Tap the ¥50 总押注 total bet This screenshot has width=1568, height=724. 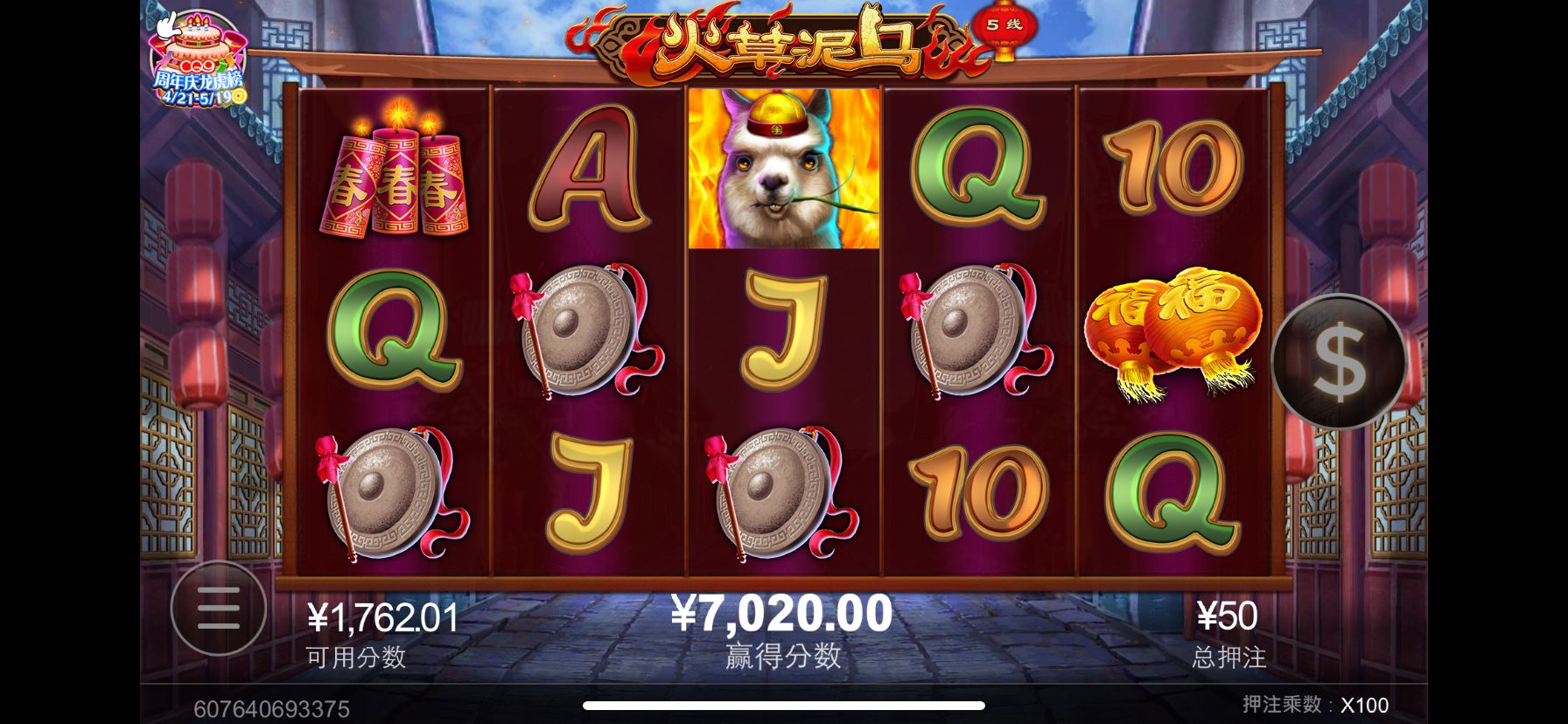point(1227,615)
